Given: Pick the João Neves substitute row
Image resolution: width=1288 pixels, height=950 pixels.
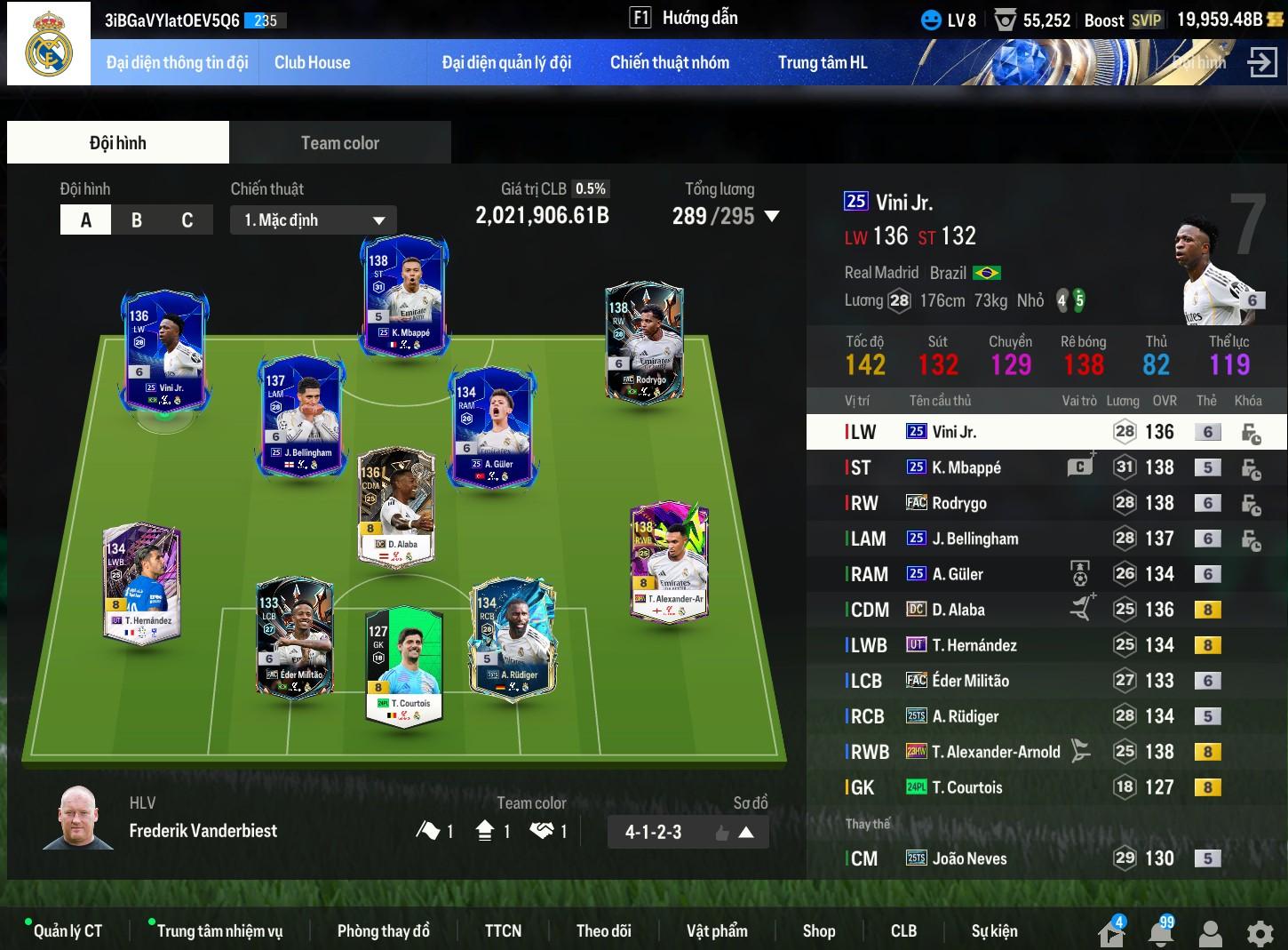Looking at the screenshot, I should [977, 858].
